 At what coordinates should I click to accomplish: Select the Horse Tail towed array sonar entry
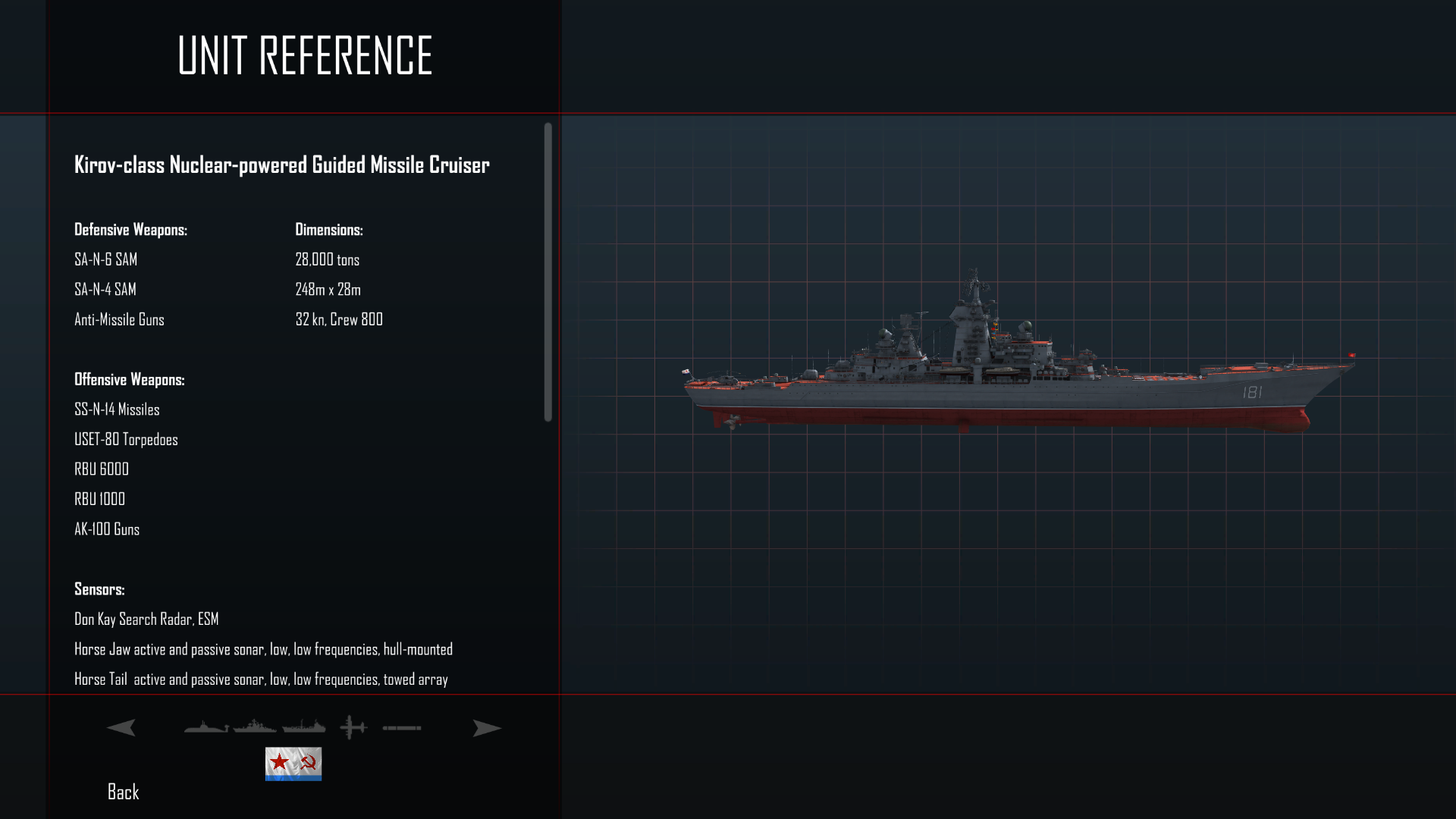(261, 679)
